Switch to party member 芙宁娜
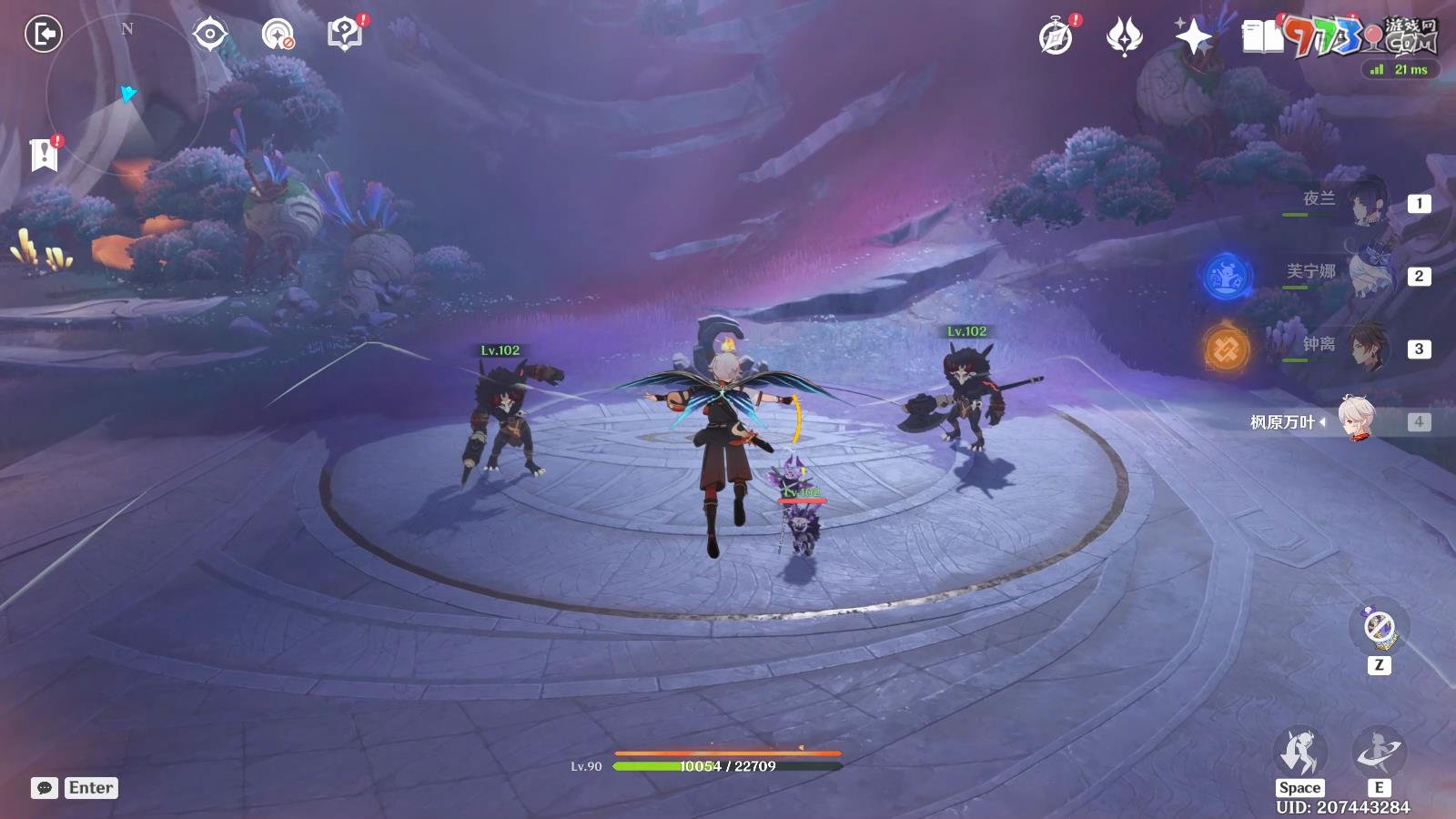 tap(1365, 274)
